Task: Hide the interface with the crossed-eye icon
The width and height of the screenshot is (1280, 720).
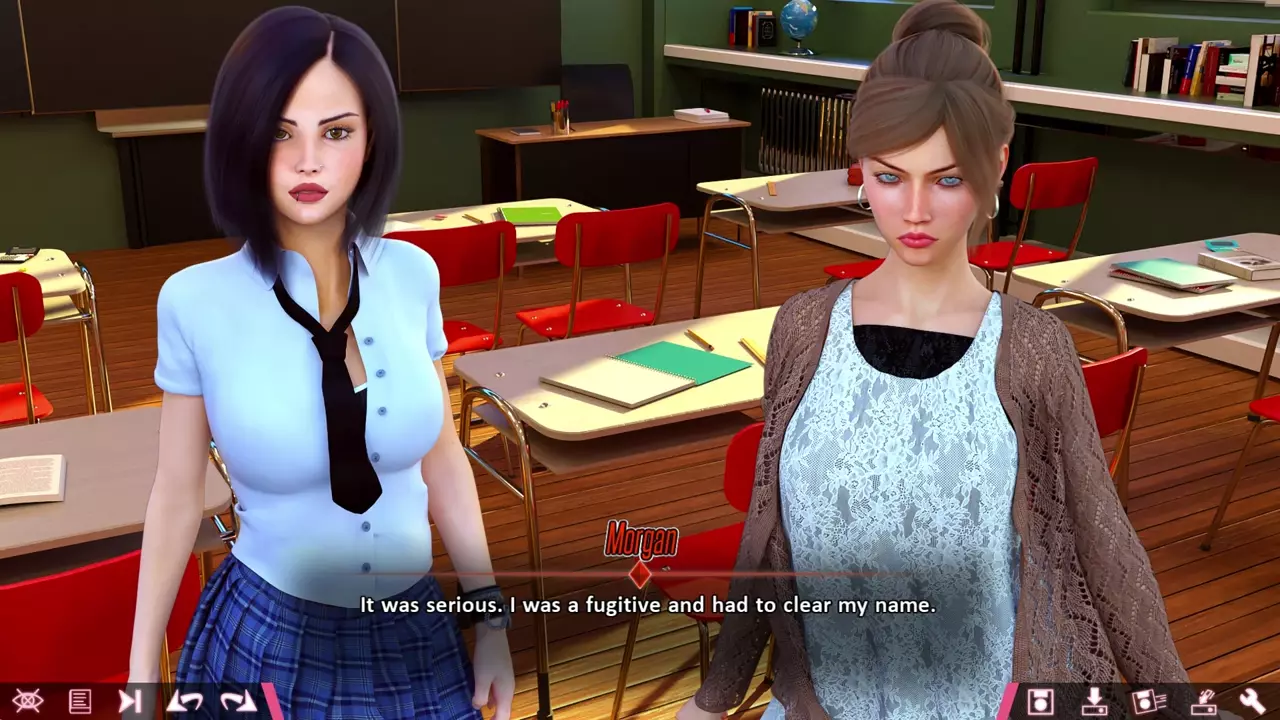Action: point(27,701)
